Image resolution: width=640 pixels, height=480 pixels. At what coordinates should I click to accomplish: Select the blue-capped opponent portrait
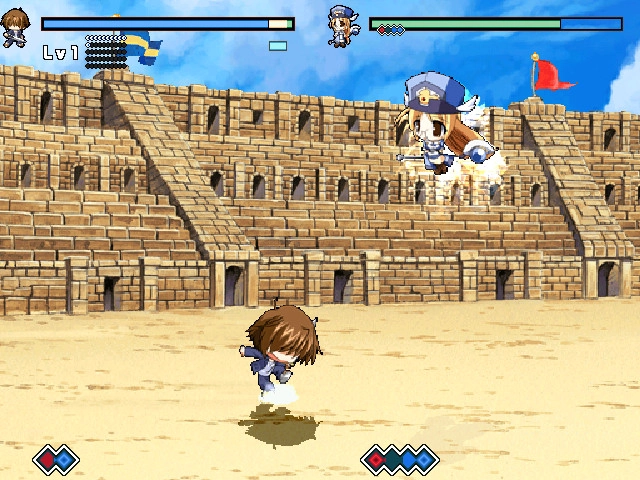point(343,26)
